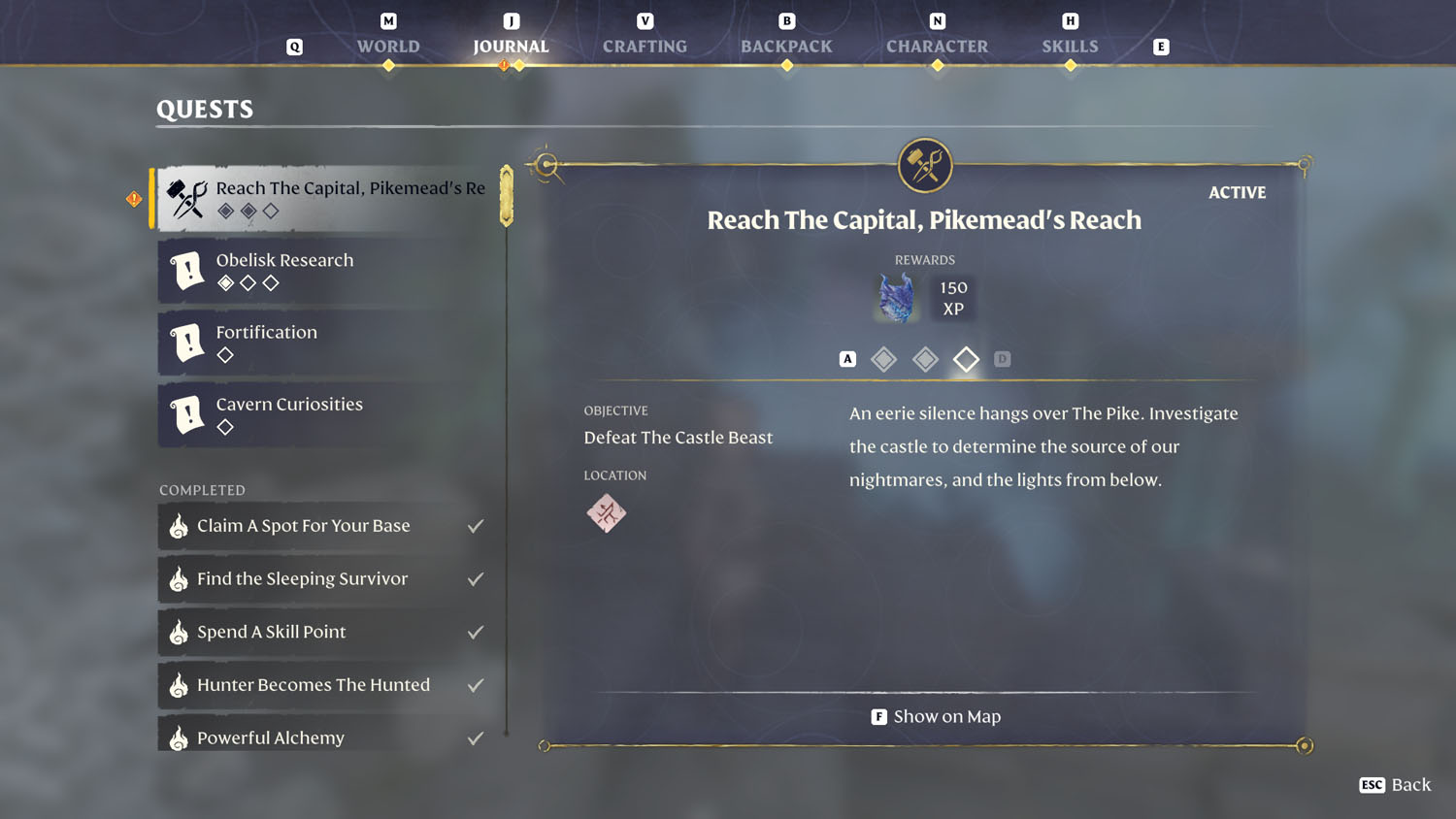Click the A arrow to view previous quest stage

(x=846, y=358)
